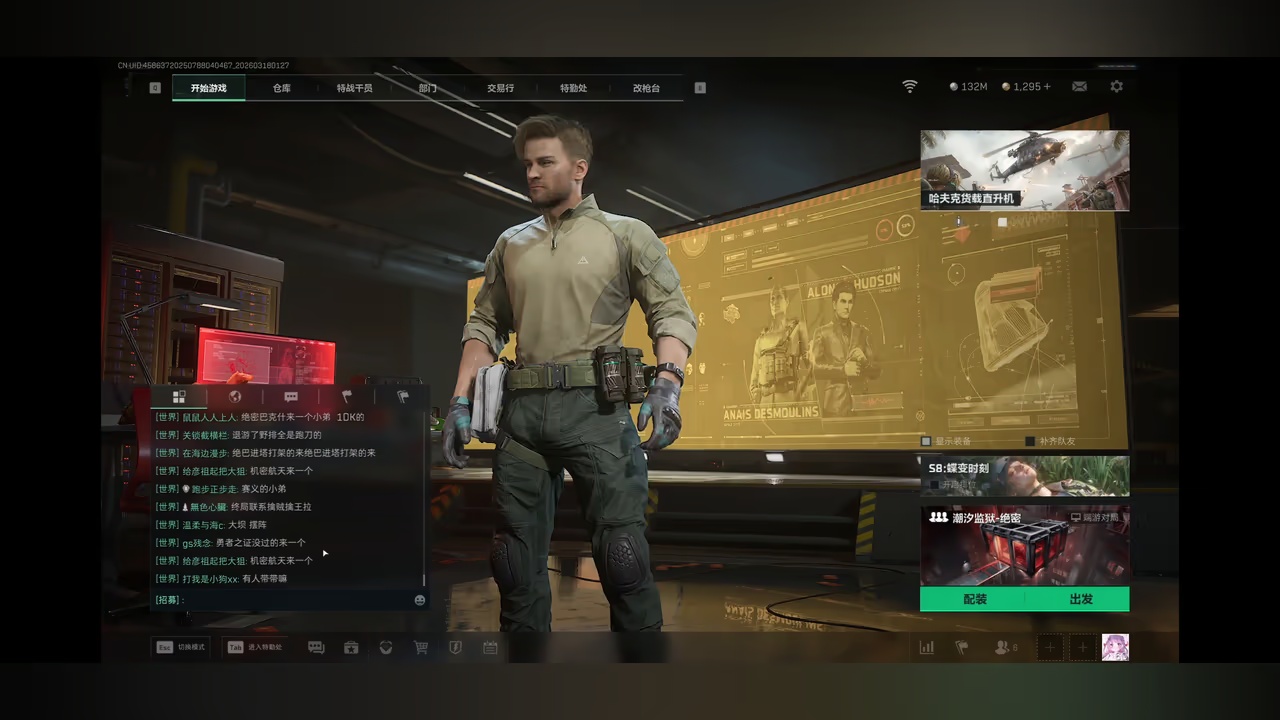This screenshot has width=1280, height=720.
Task: Go to the 改枪台 gunsmith tab
Action: (x=646, y=88)
